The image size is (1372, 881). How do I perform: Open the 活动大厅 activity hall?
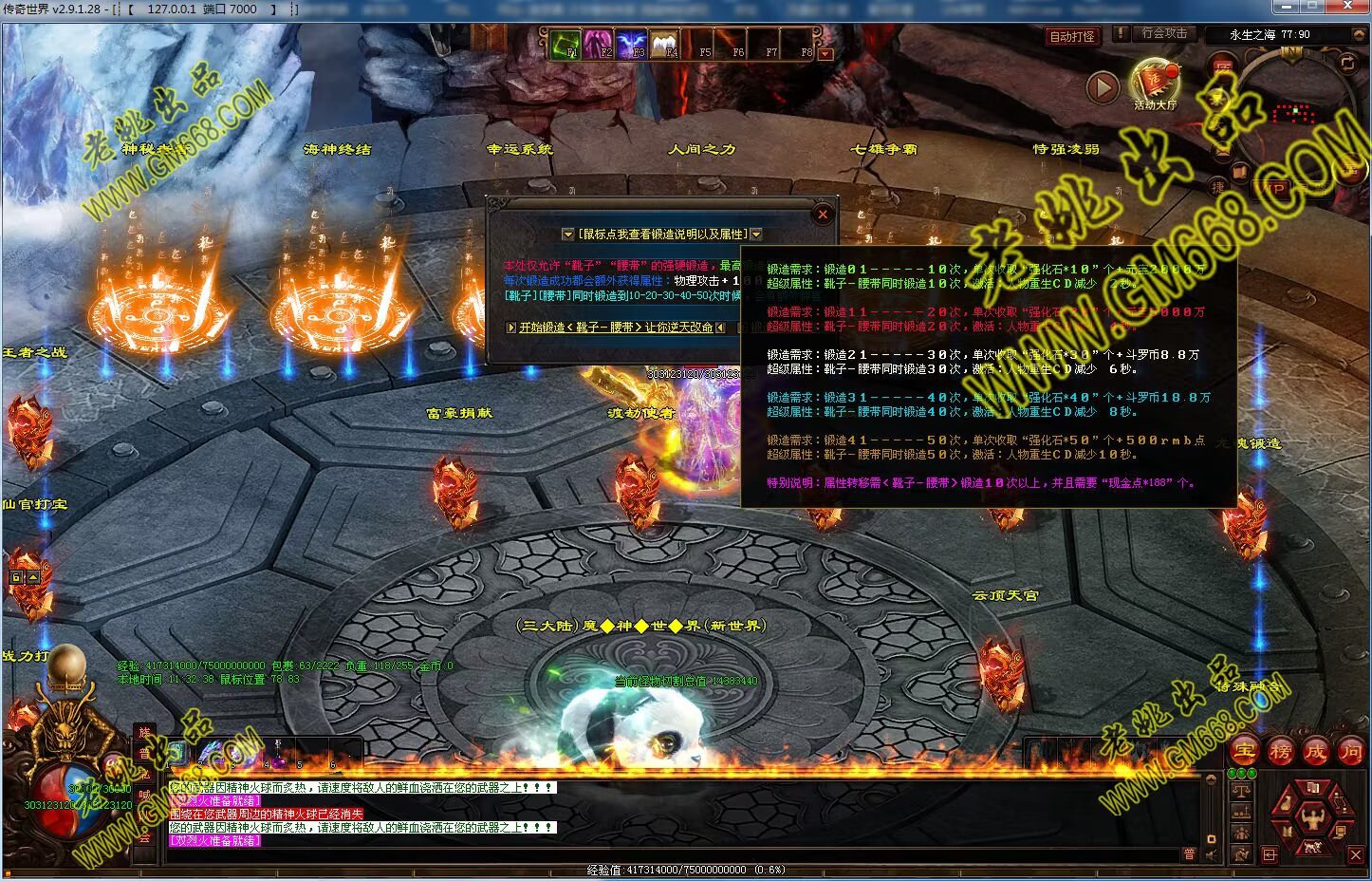1155,84
